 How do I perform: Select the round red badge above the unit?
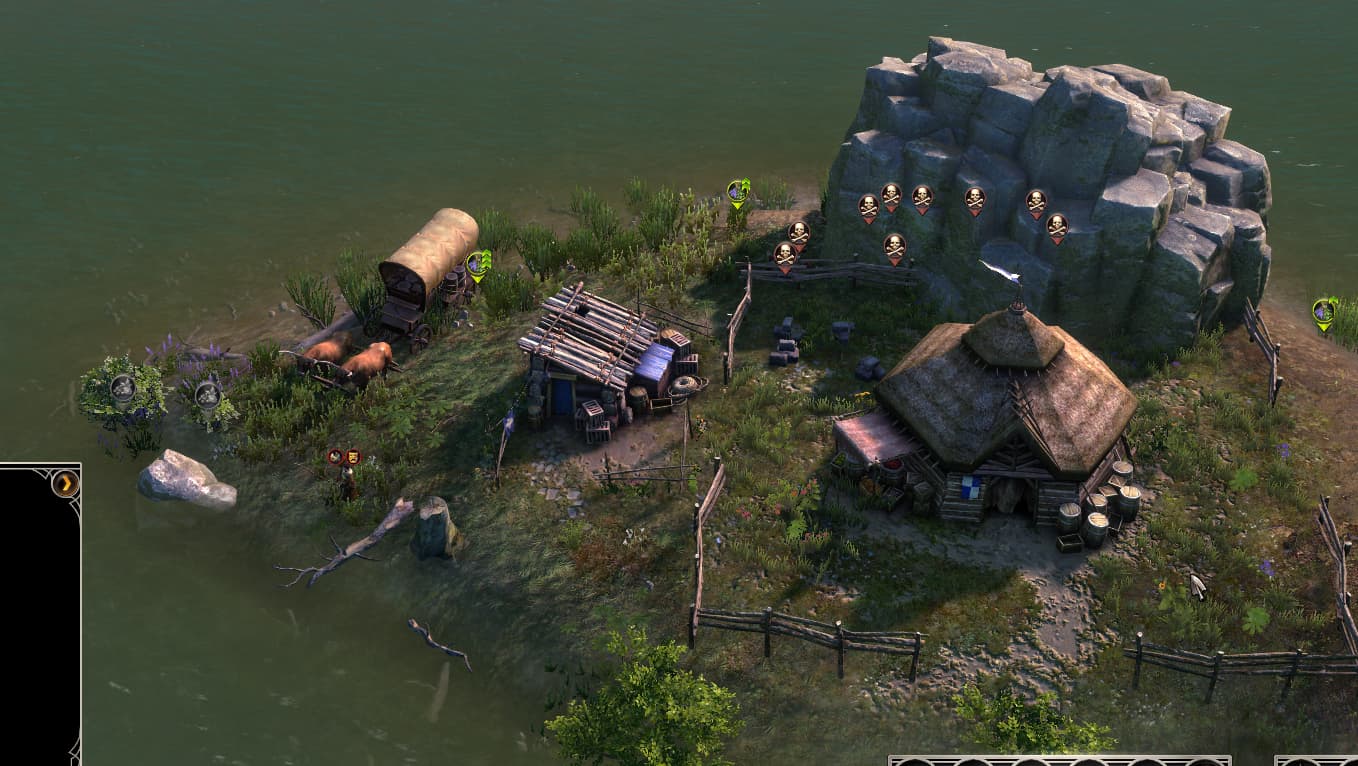point(336,457)
